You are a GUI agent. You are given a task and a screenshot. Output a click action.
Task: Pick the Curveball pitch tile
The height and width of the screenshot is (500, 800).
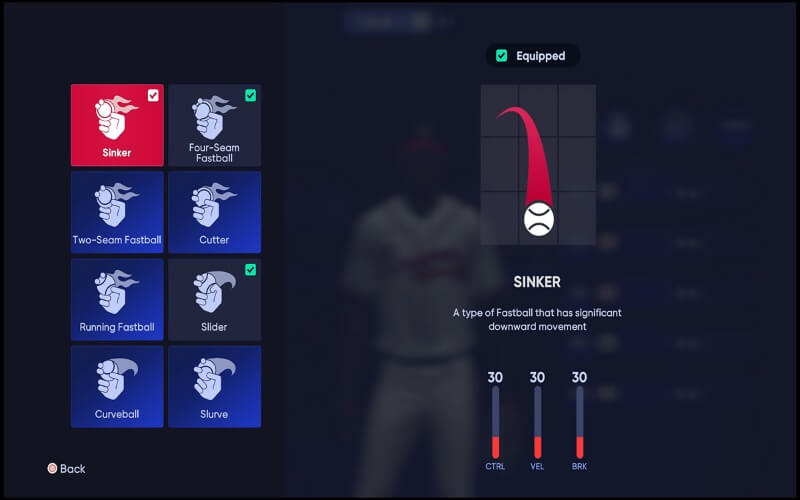pos(117,386)
